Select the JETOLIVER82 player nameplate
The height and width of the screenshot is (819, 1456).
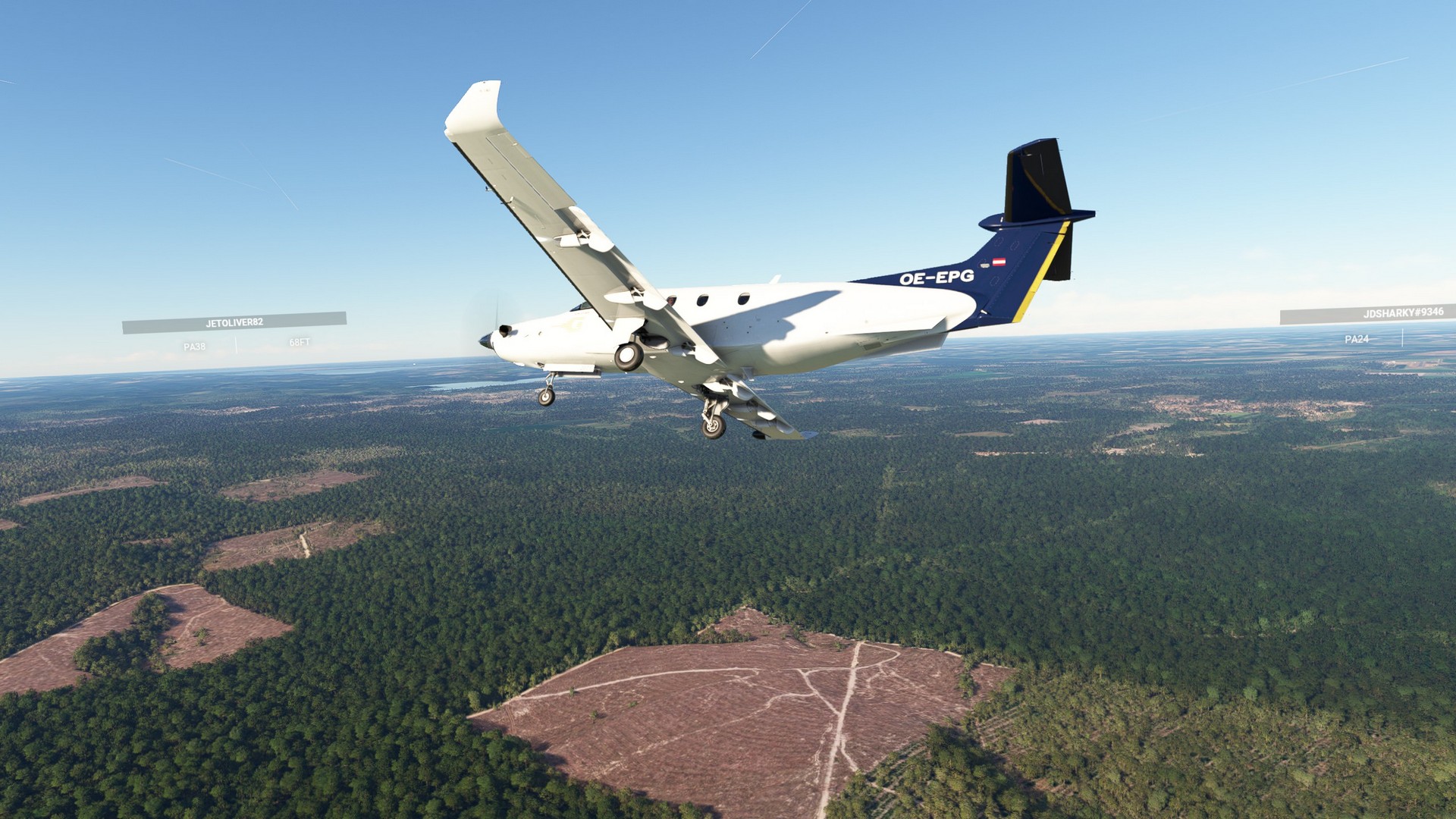[234, 322]
